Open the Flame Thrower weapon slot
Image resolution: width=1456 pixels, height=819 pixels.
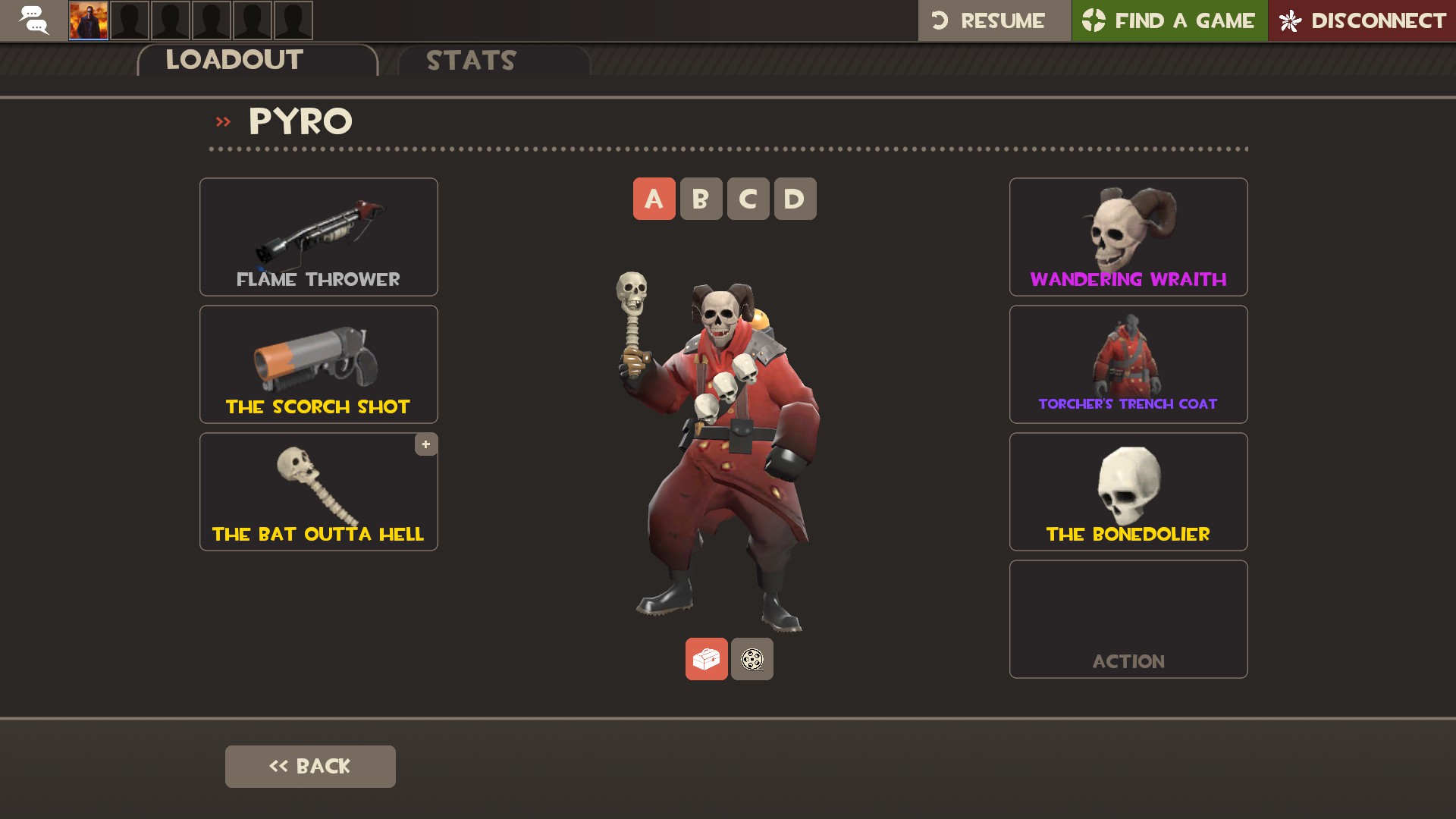(x=318, y=237)
